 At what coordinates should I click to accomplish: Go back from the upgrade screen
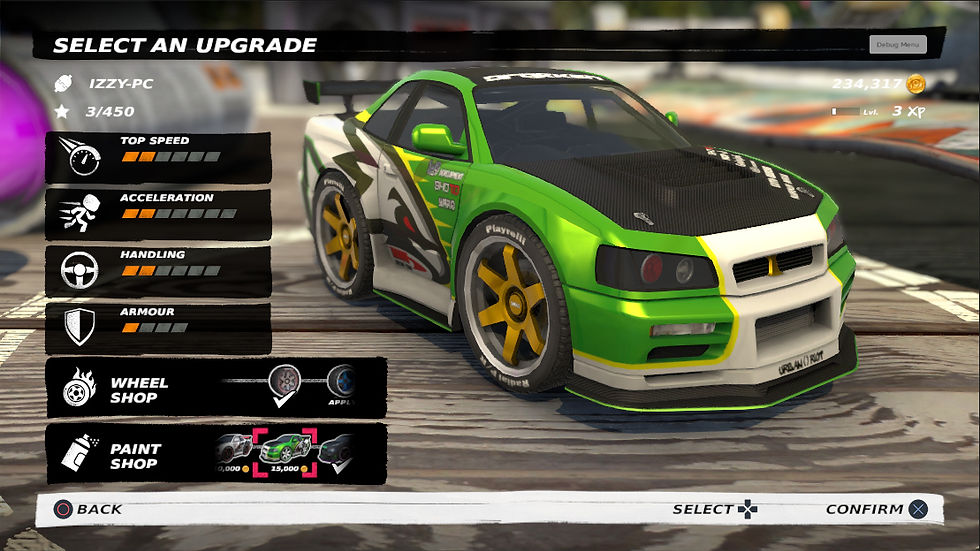click(88, 509)
